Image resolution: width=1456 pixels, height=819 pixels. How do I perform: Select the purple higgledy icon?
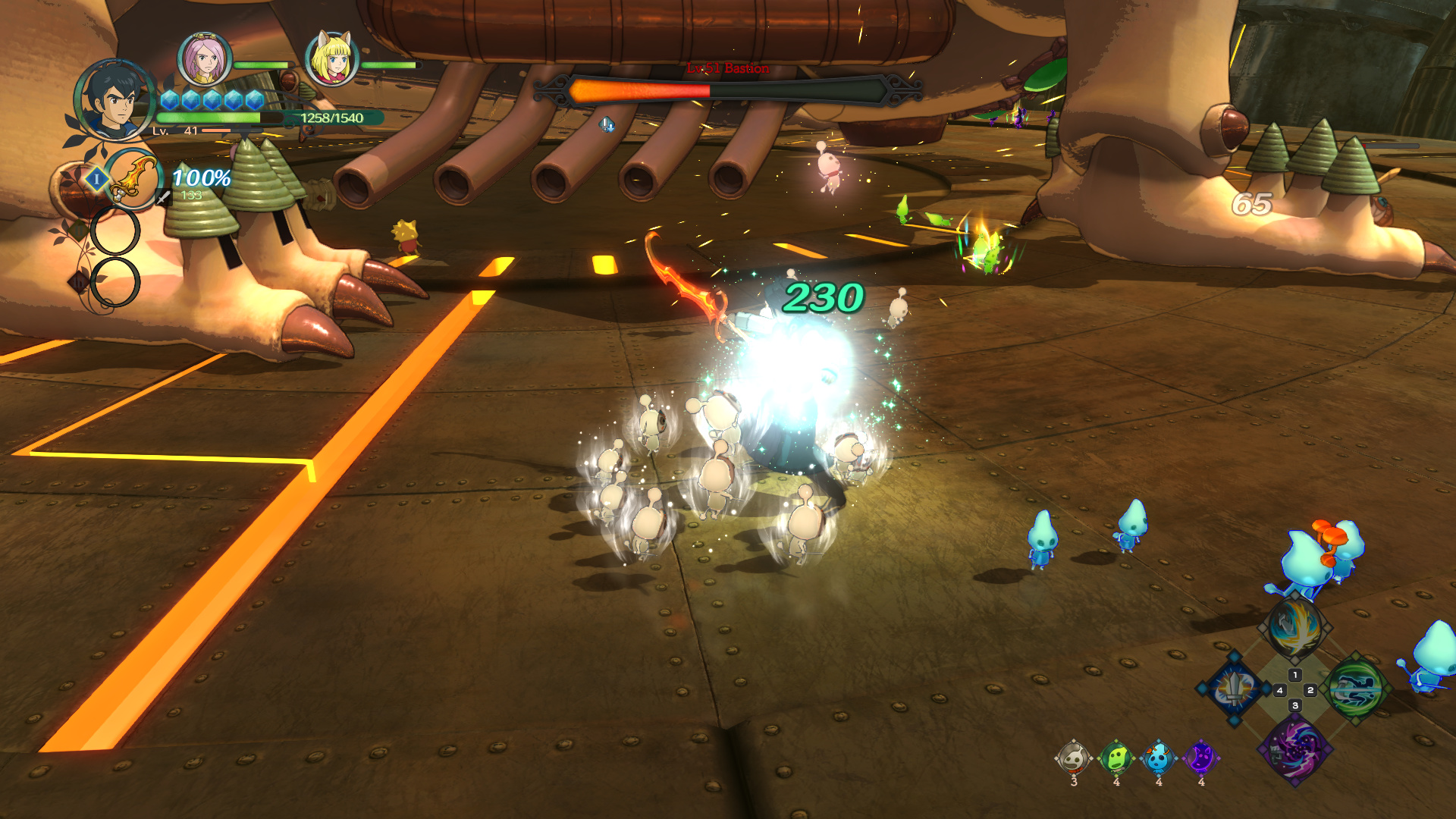coord(1201,758)
